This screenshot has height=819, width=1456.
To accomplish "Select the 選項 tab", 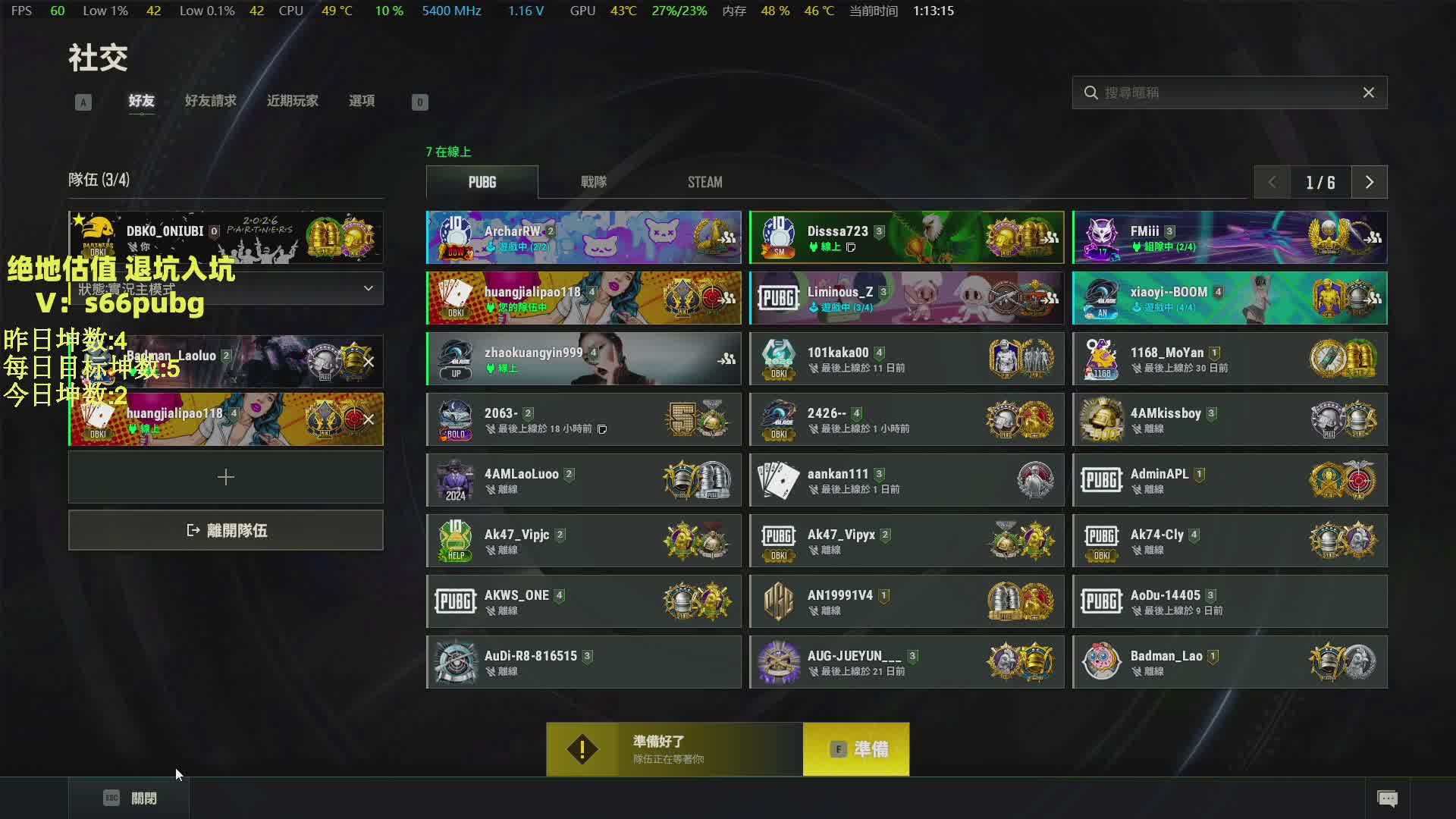I will click(361, 101).
